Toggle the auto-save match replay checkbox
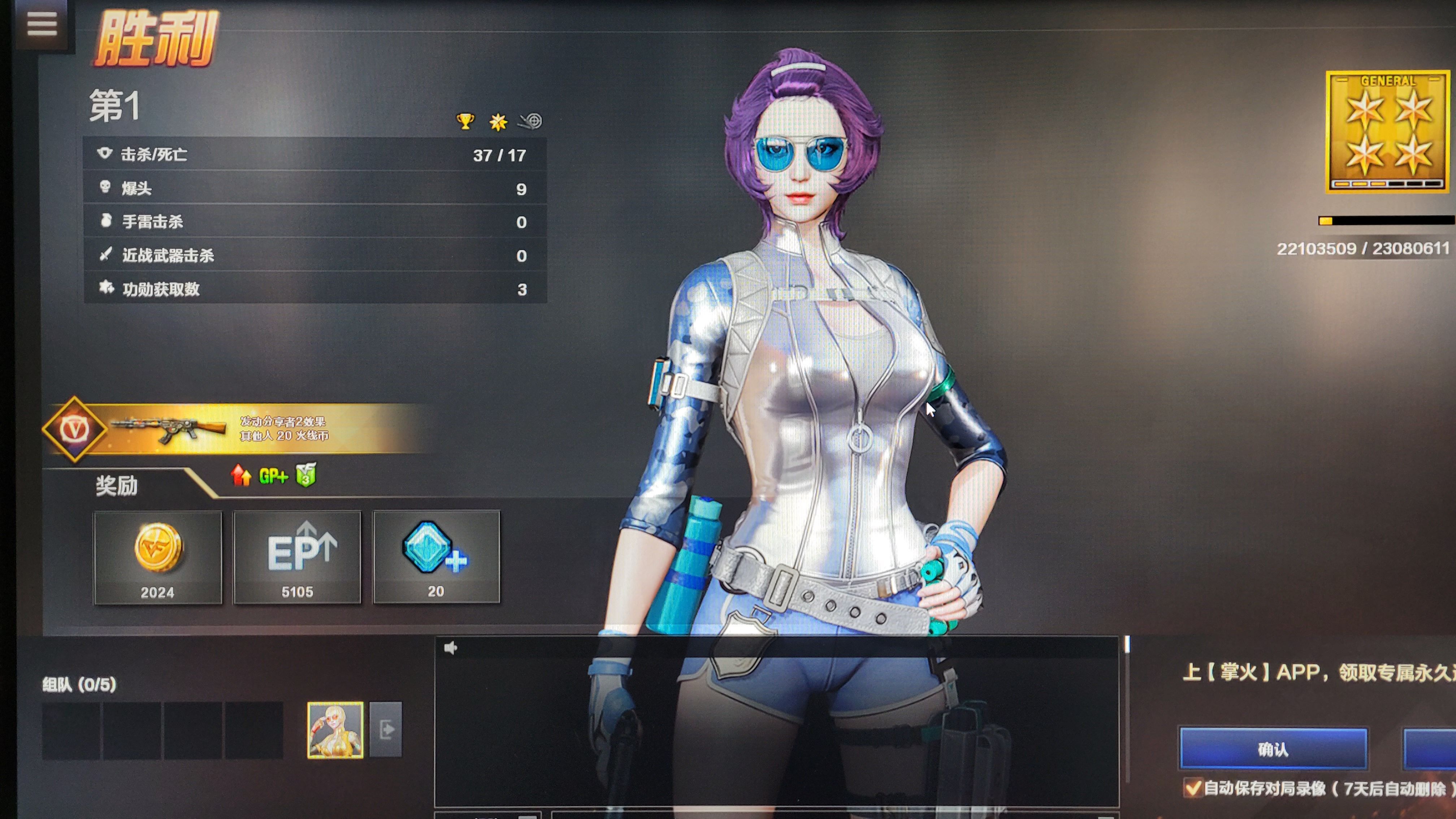The image size is (1456, 819). tap(1193, 787)
